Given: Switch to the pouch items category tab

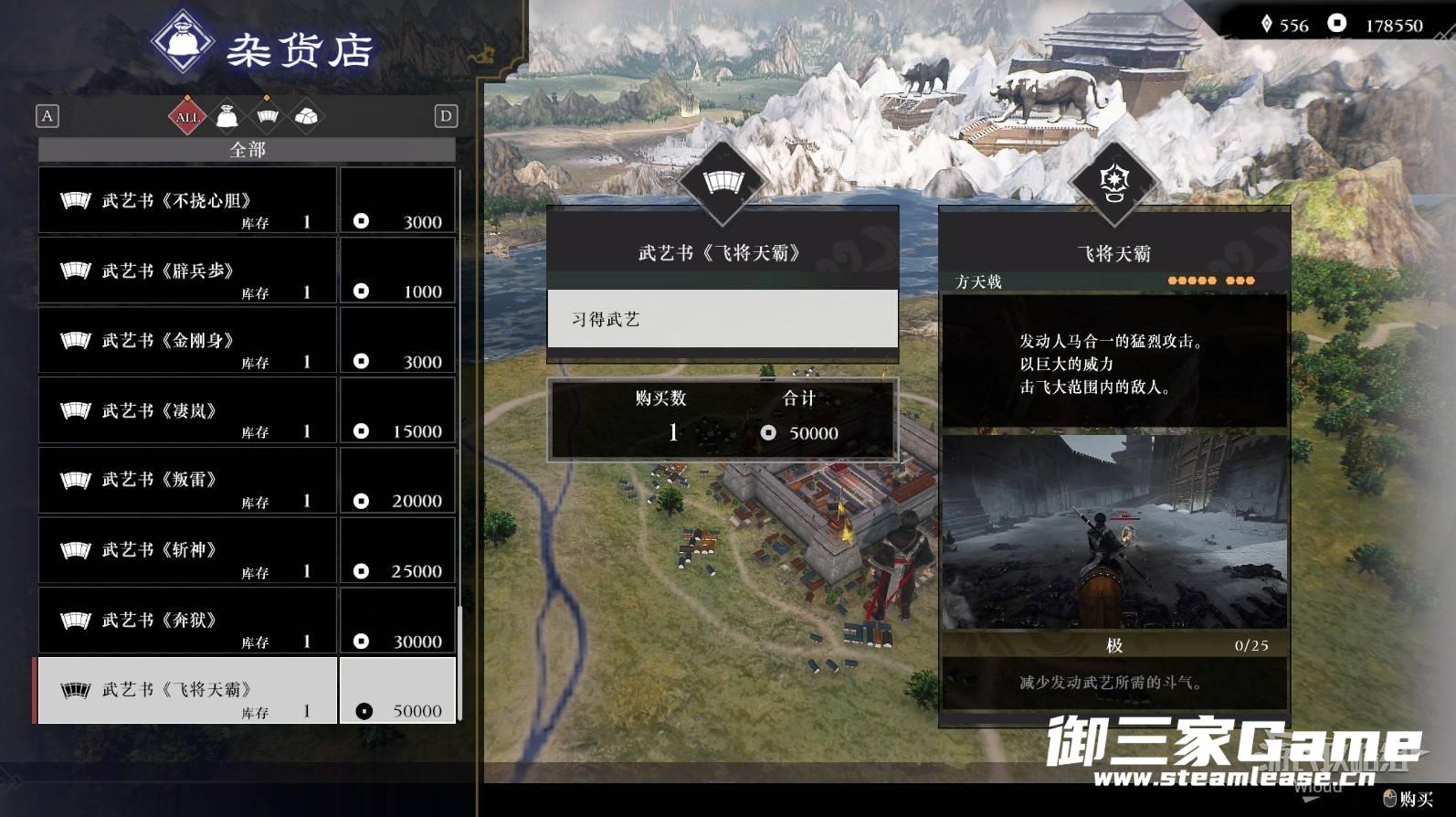Looking at the screenshot, I should pos(227,117).
